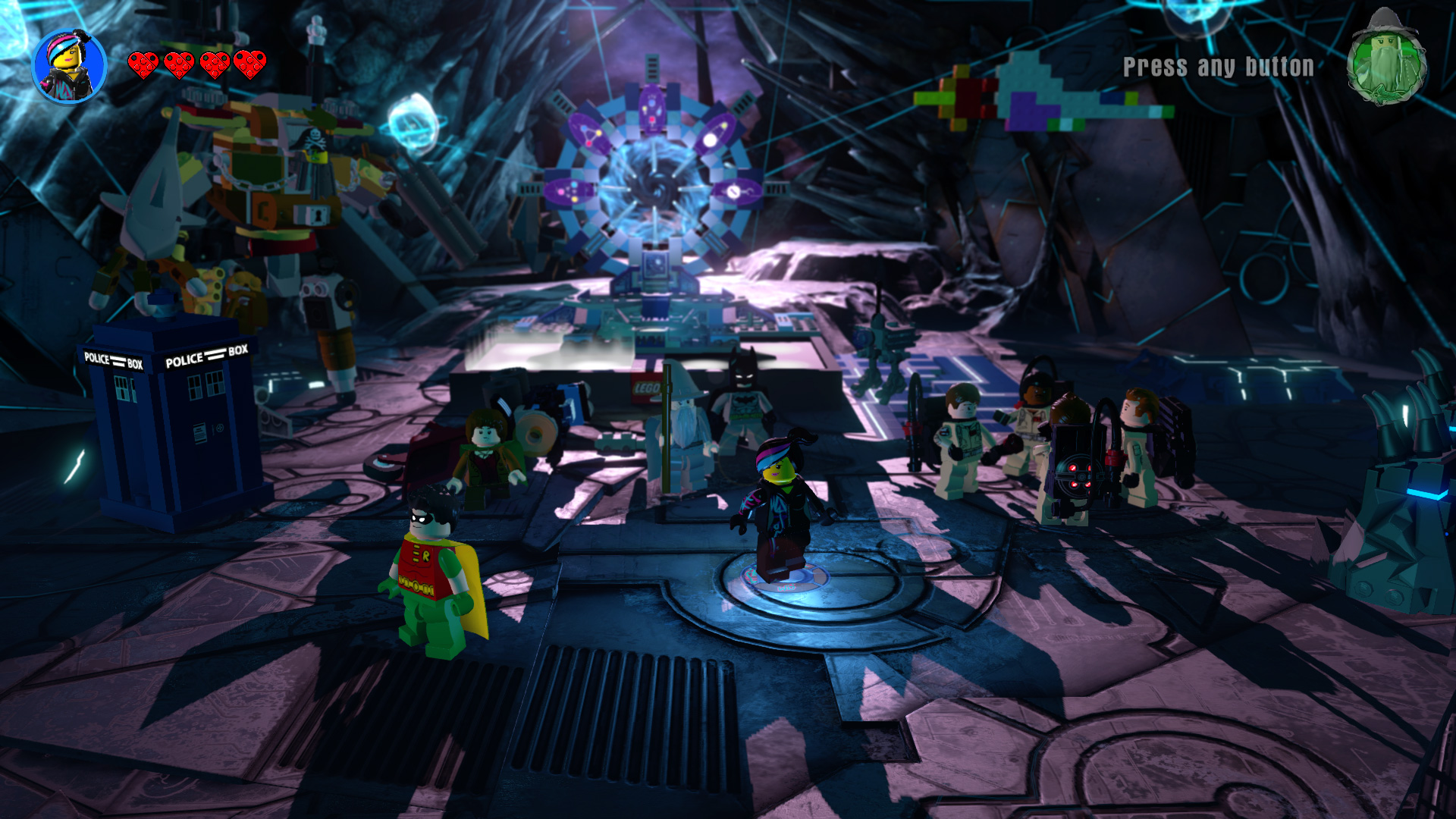Click the no-entry rune dial on the portal's right
The width and height of the screenshot is (1456, 819).
(x=734, y=191)
